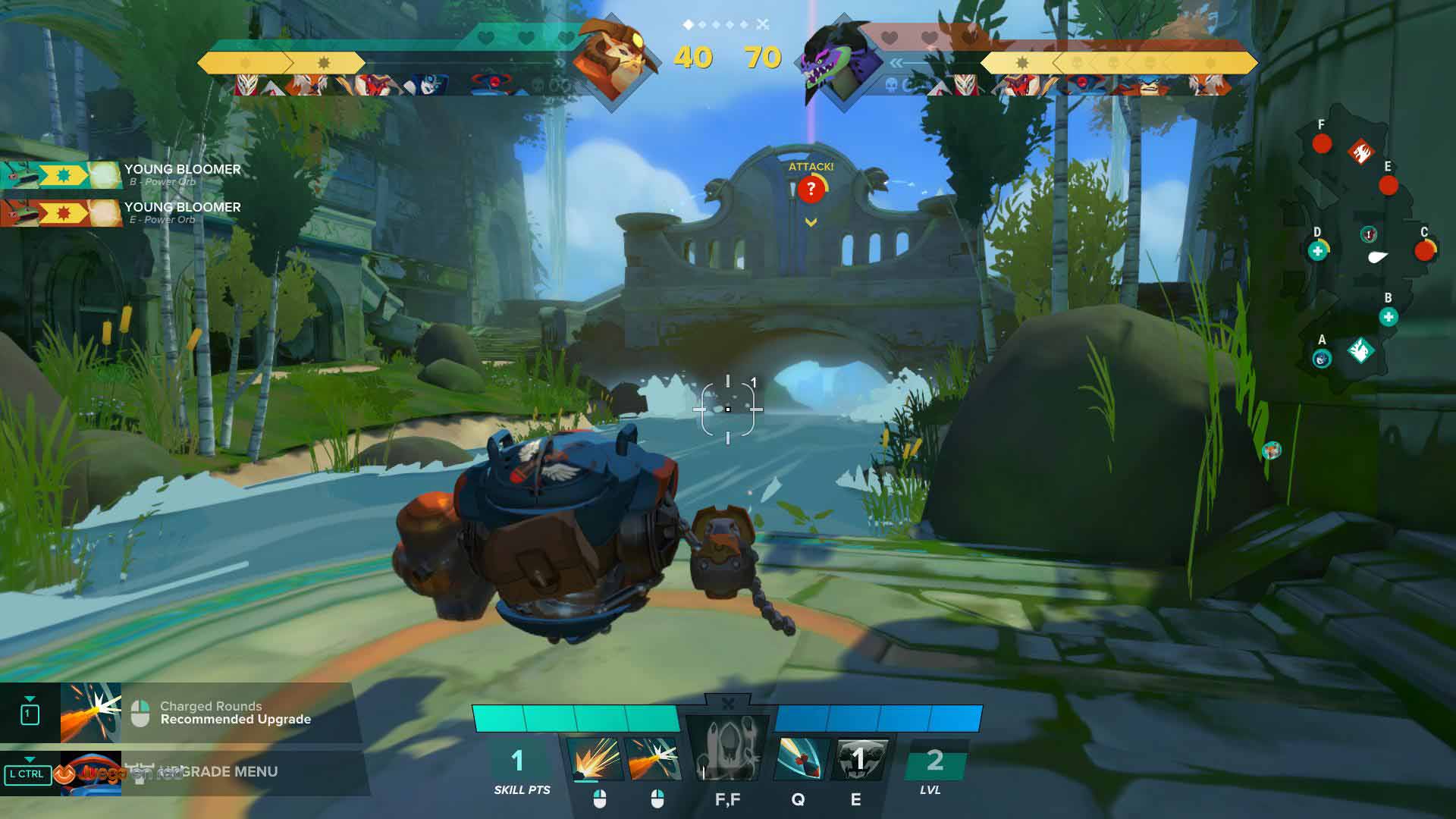Click point F on the minimap
Image resolution: width=1456 pixels, height=819 pixels.
[x=1322, y=143]
